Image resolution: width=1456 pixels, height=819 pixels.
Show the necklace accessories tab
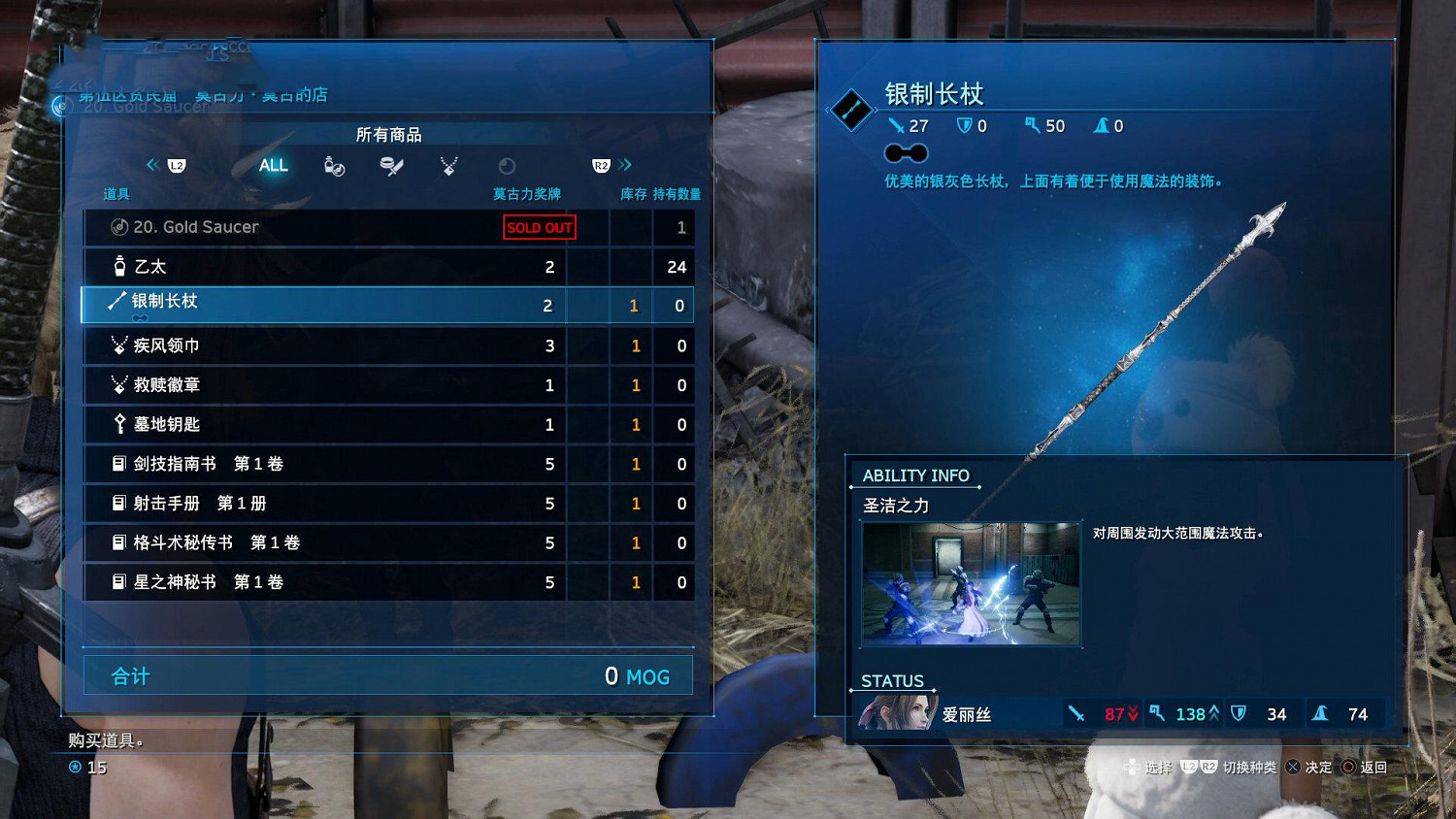point(448,166)
